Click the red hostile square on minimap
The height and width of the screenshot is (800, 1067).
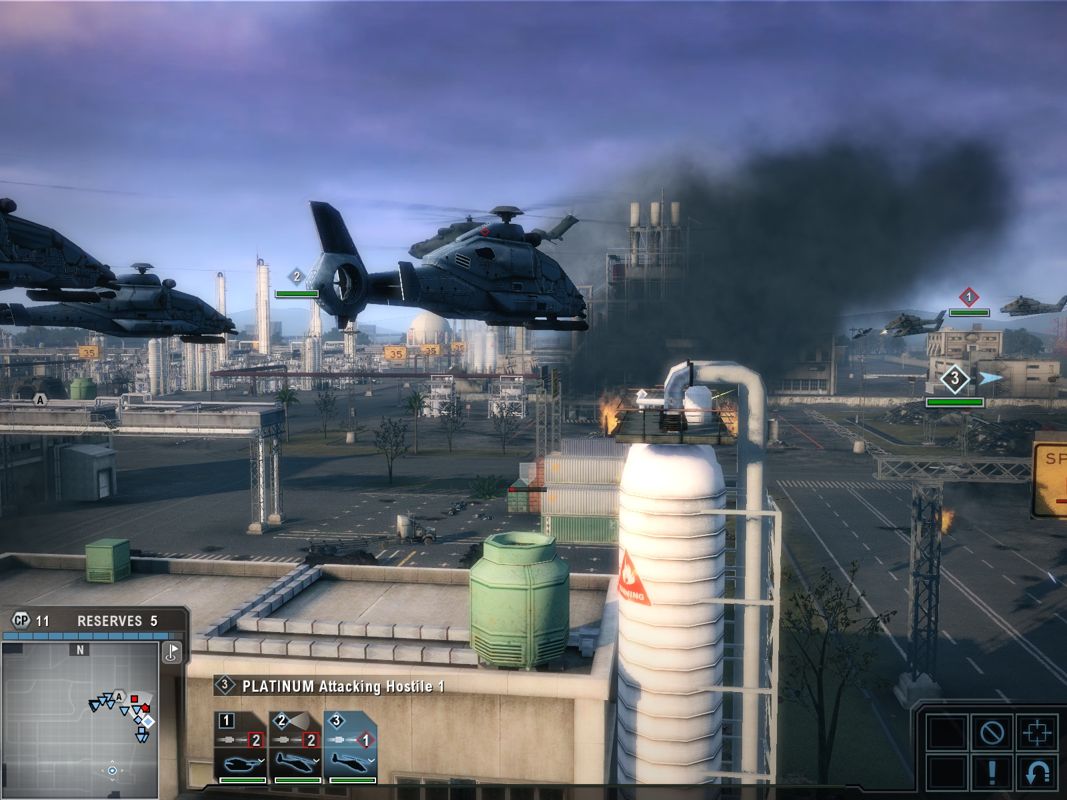pos(133,697)
